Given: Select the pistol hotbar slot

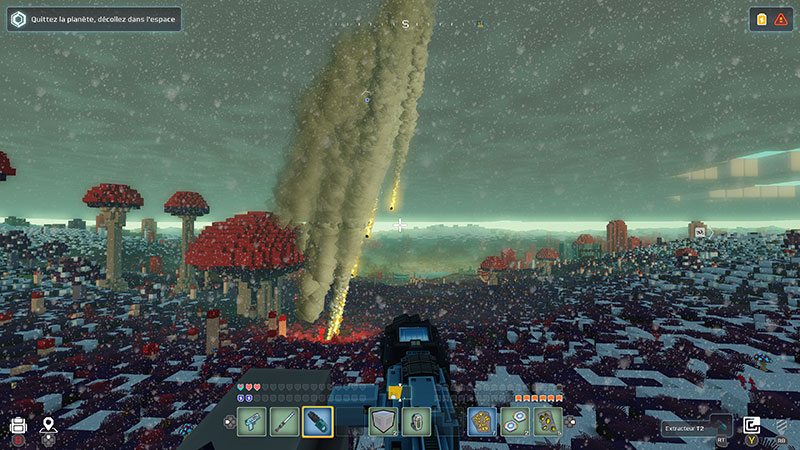Looking at the screenshot, I should (252, 422).
